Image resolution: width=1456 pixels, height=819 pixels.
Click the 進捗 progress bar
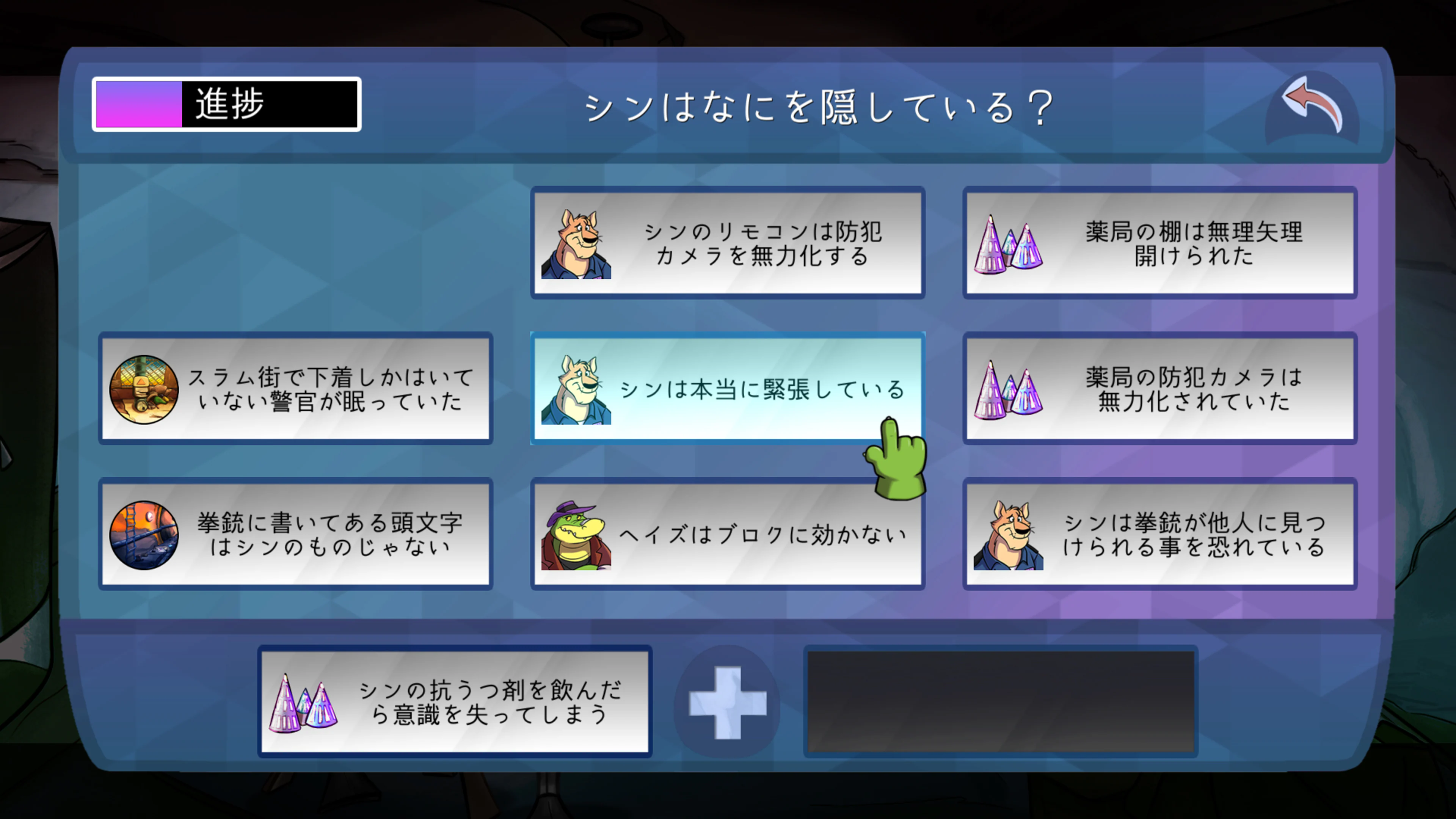pyautogui.click(x=226, y=104)
